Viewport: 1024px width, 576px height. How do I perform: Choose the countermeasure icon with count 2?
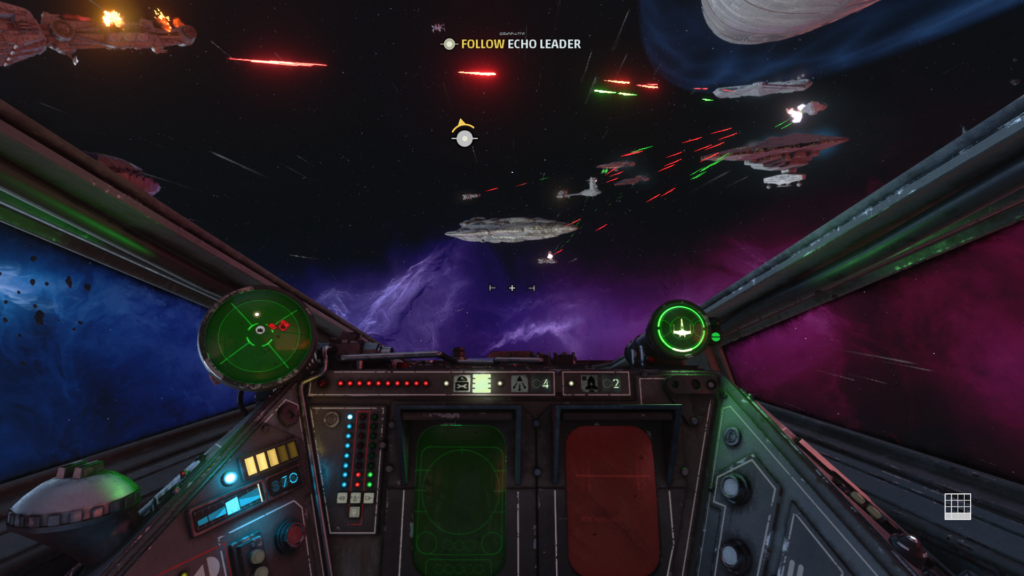[x=590, y=383]
